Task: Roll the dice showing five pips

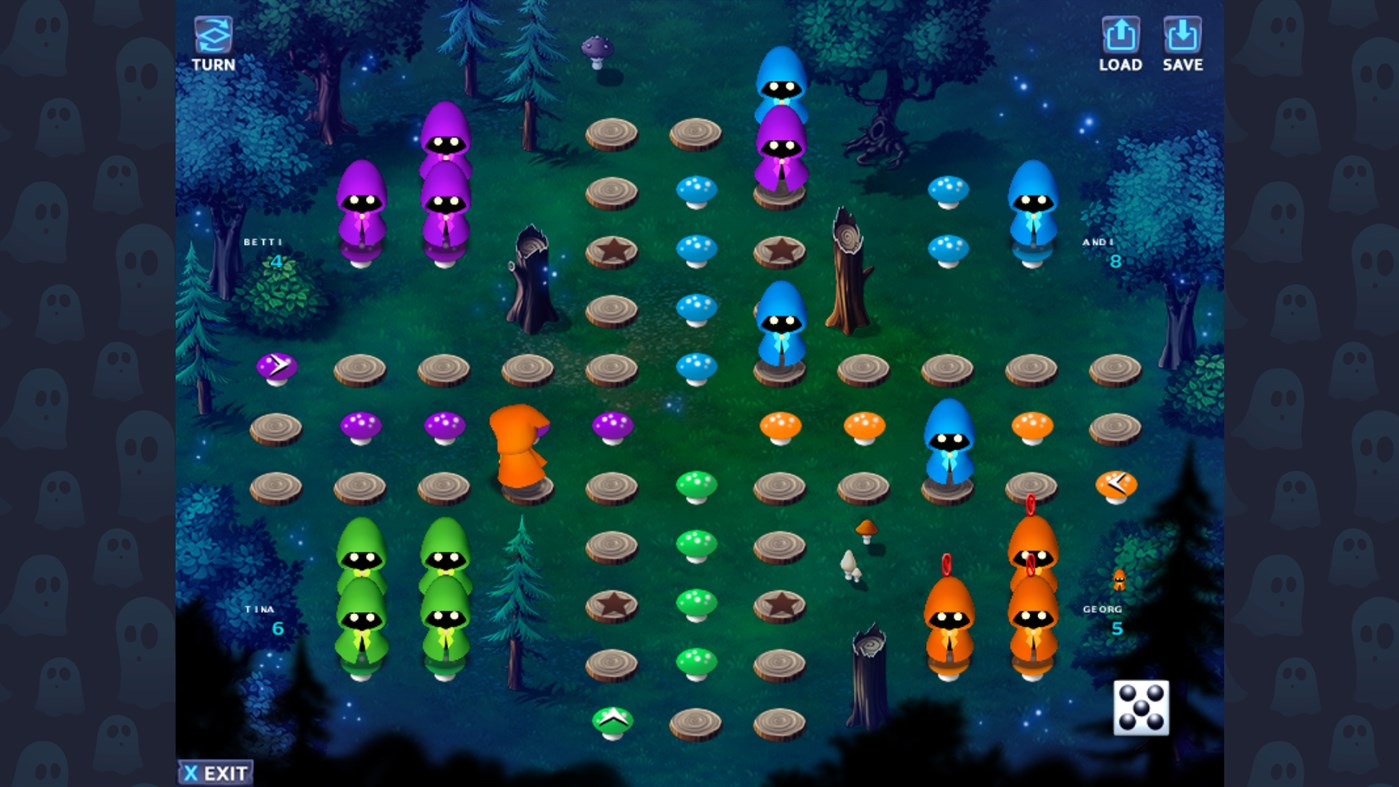Action: coord(1140,707)
